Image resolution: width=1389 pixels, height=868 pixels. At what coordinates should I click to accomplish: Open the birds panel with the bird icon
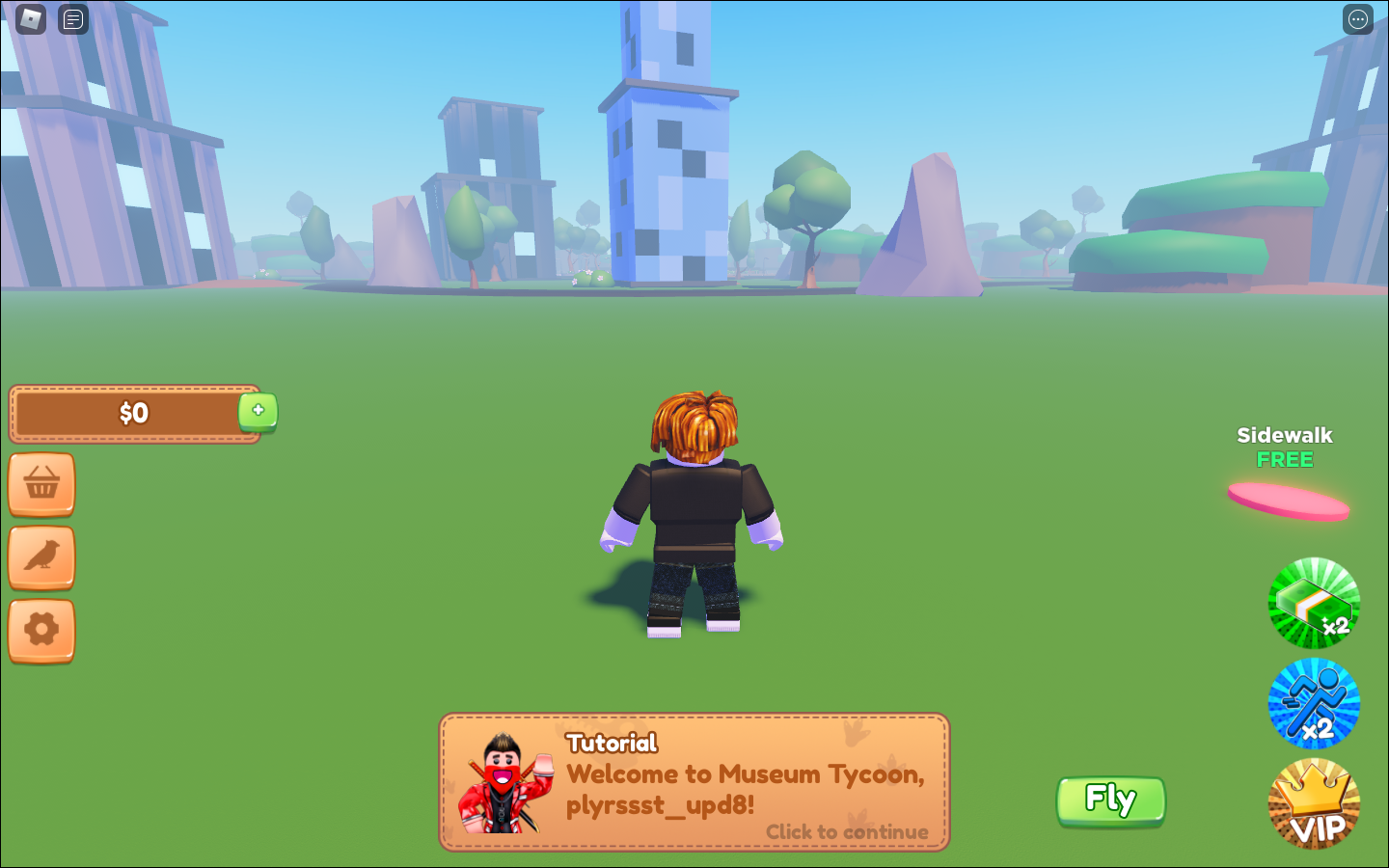(x=41, y=558)
